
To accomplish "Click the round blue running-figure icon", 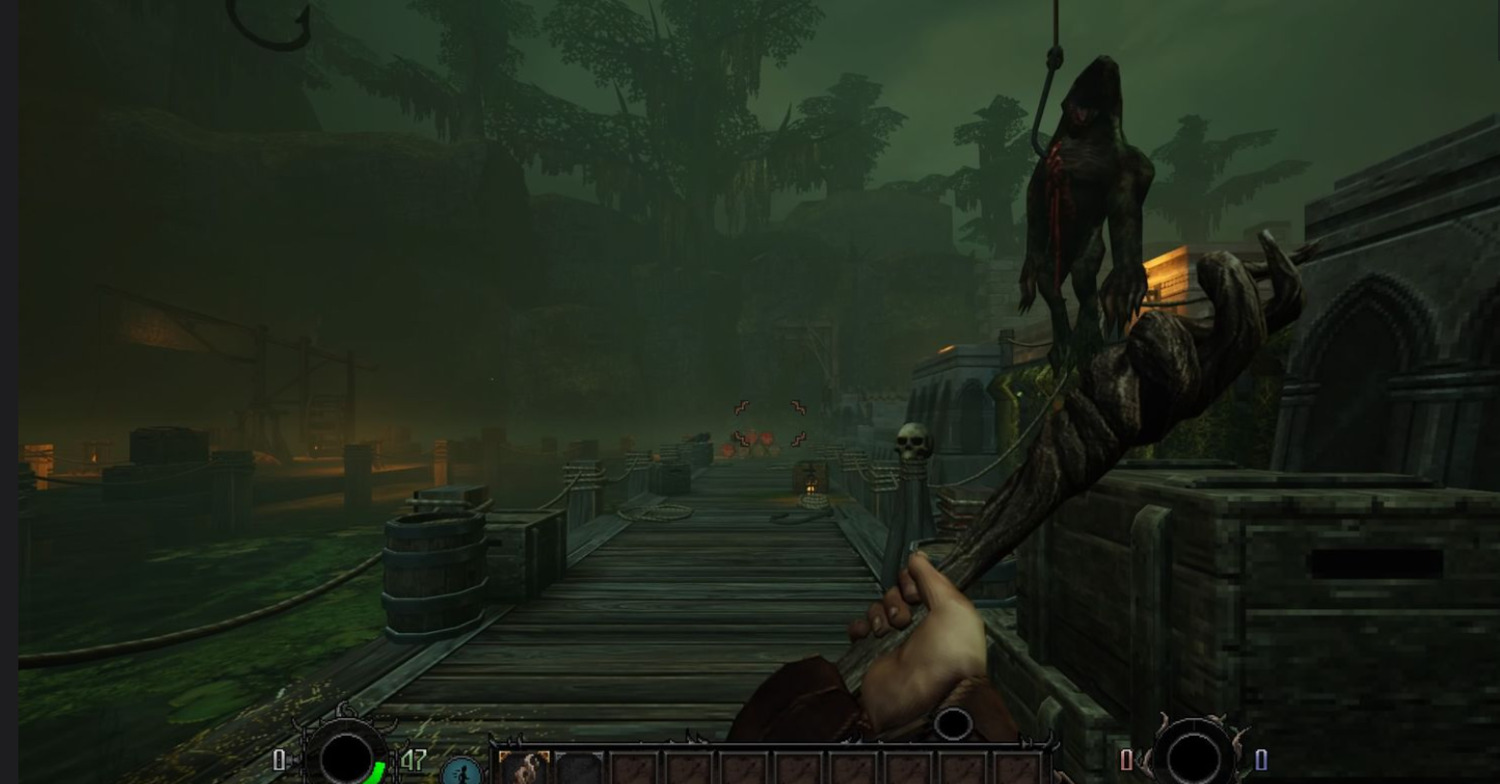I will tap(462, 771).
